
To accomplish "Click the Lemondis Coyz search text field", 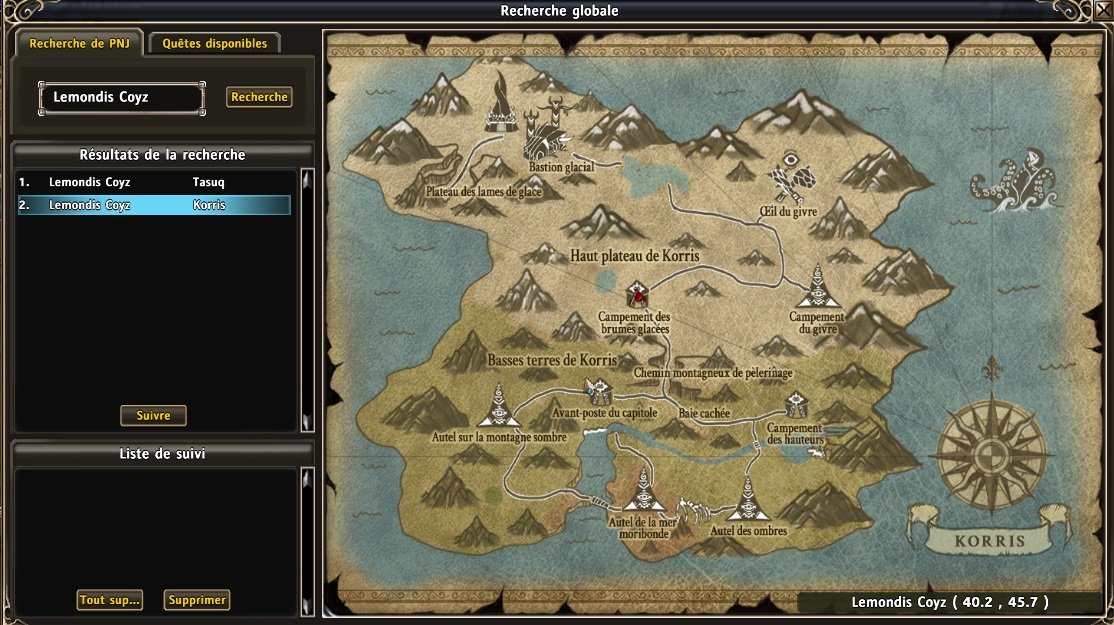I will click(121, 98).
